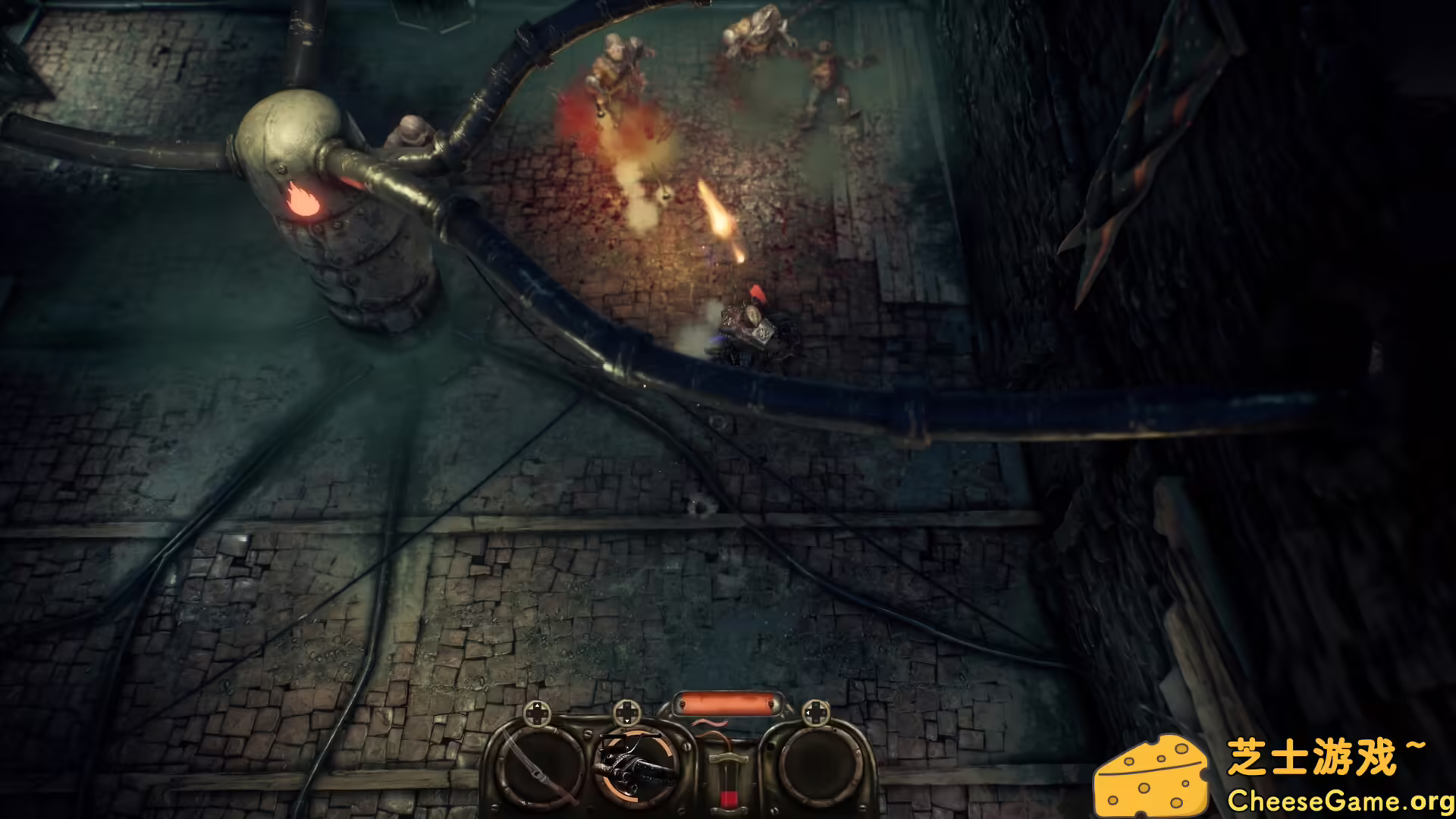
Task: Select the mounted gun weapon slot
Action: click(x=637, y=766)
